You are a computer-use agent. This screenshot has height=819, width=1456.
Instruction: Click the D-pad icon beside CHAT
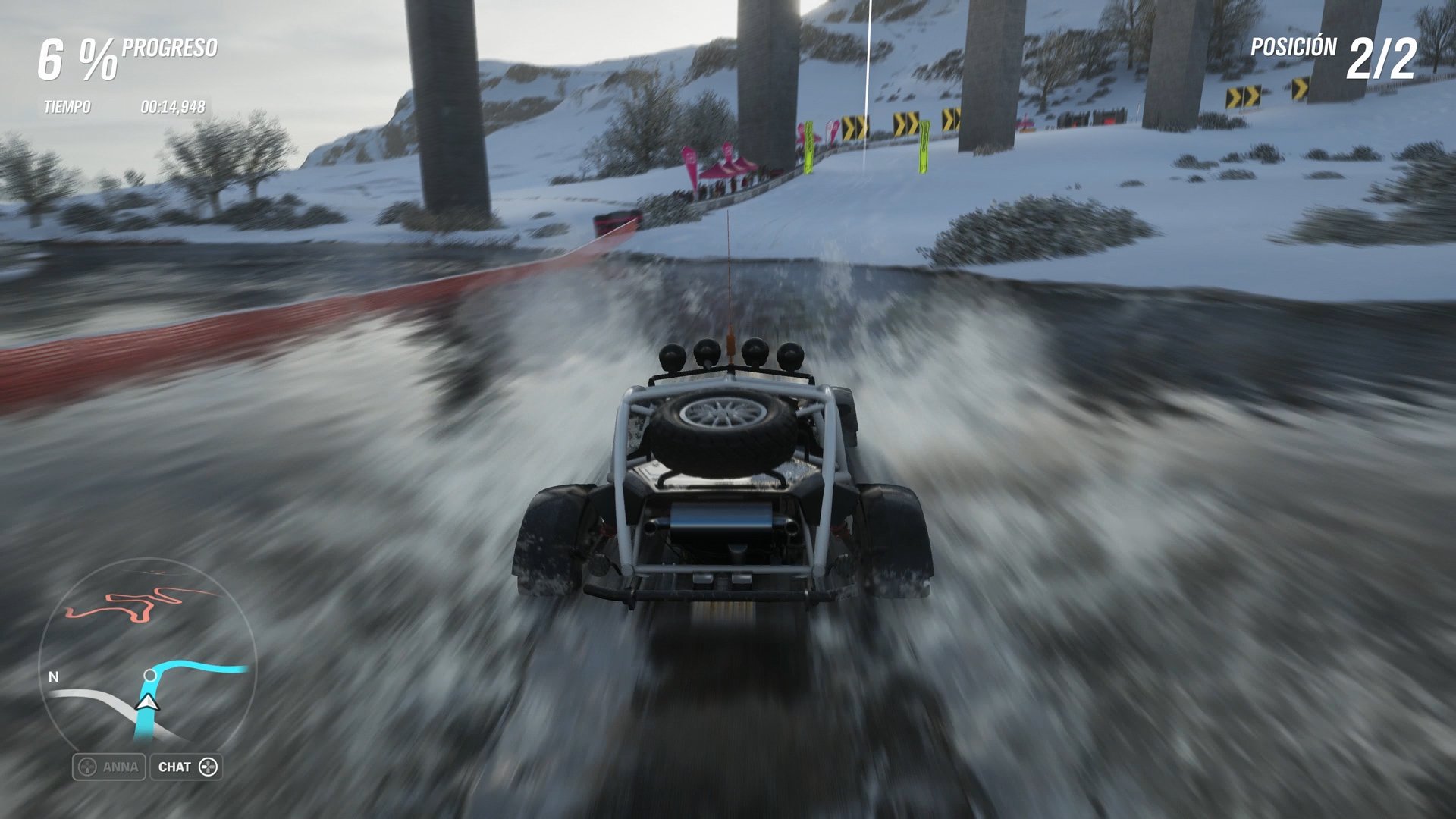click(x=209, y=767)
